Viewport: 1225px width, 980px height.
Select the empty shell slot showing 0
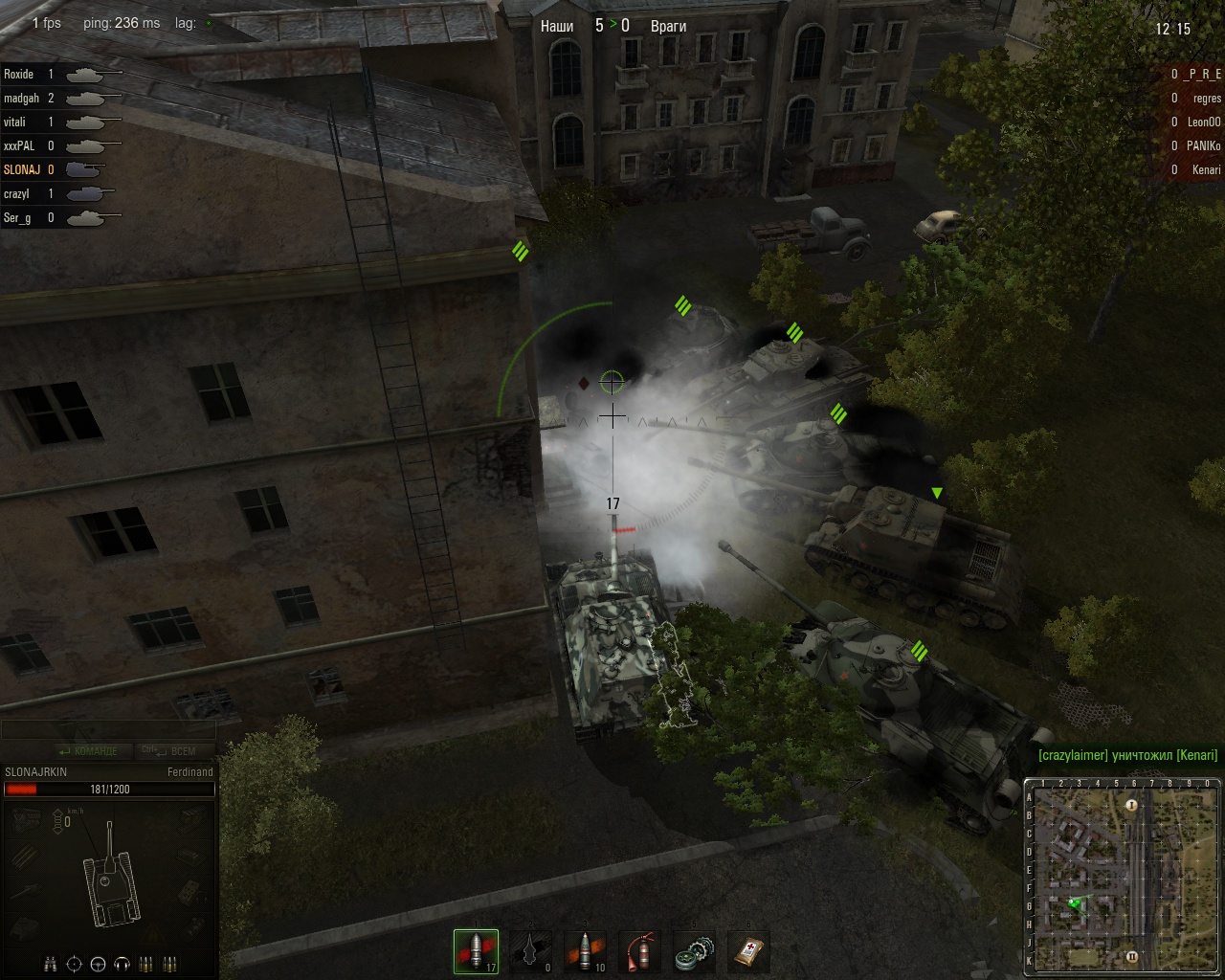click(531, 951)
